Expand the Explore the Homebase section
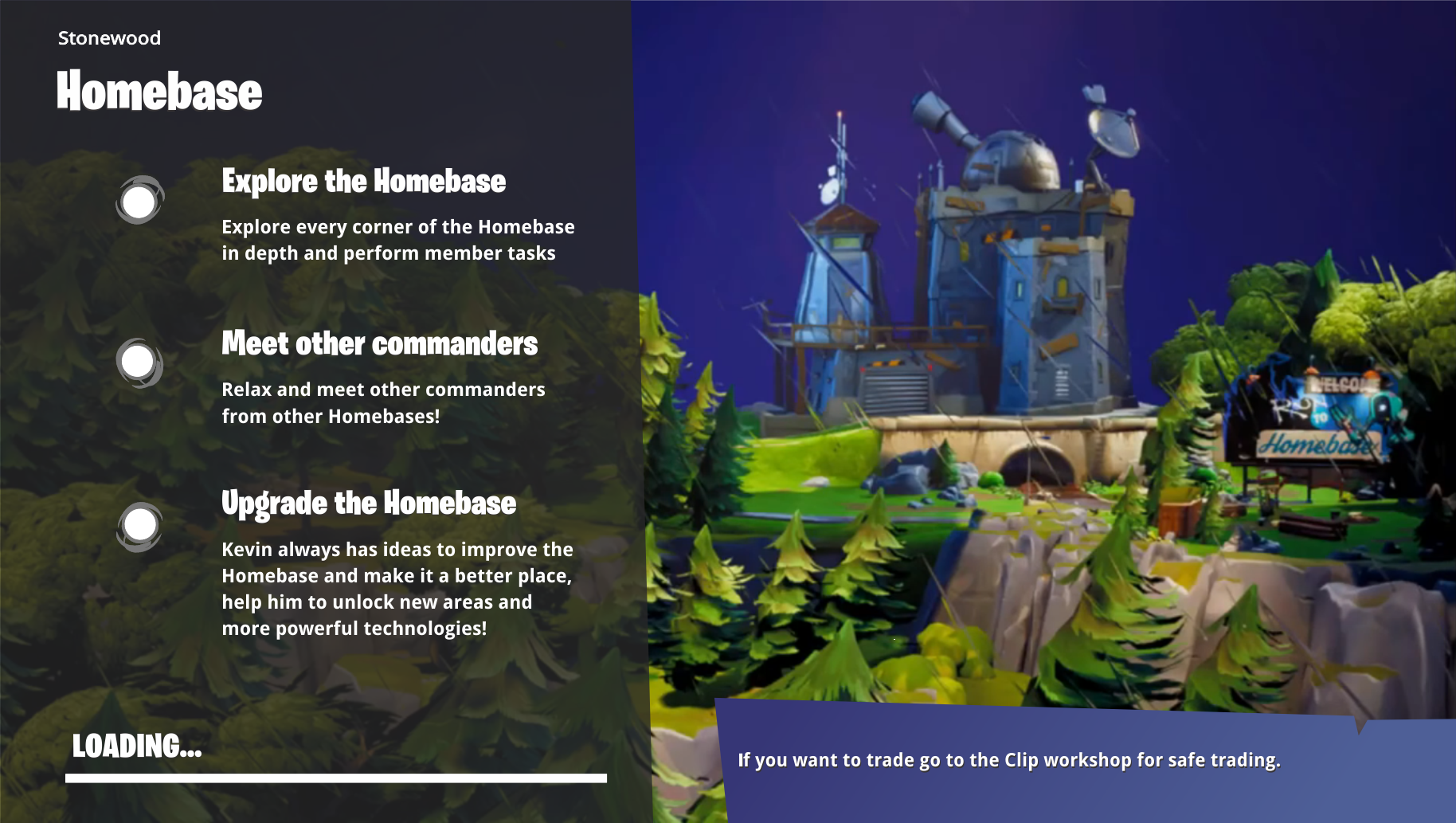Viewport: 1456px width, 823px height. pyautogui.click(x=363, y=182)
